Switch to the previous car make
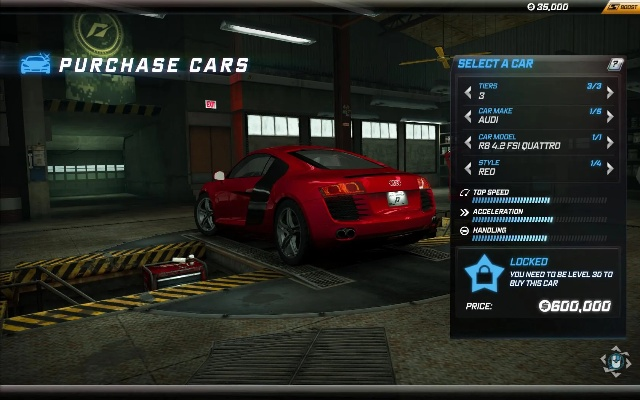Image resolution: width=640 pixels, height=400 pixels. coord(466,117)
